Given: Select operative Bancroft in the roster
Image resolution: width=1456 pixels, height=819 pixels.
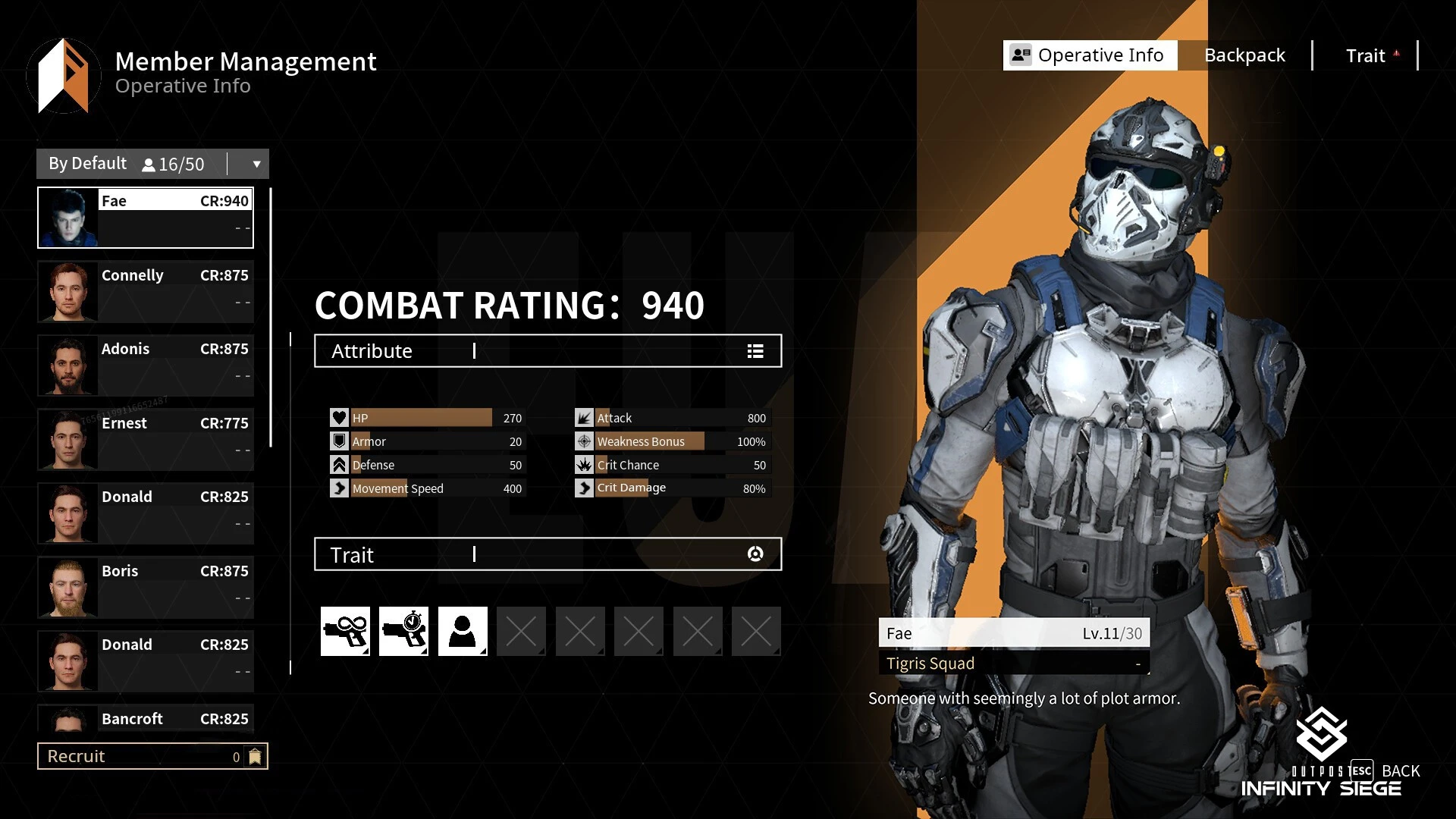Looking at the screenshot, I should pyautogui.click(x=146, y=718).
